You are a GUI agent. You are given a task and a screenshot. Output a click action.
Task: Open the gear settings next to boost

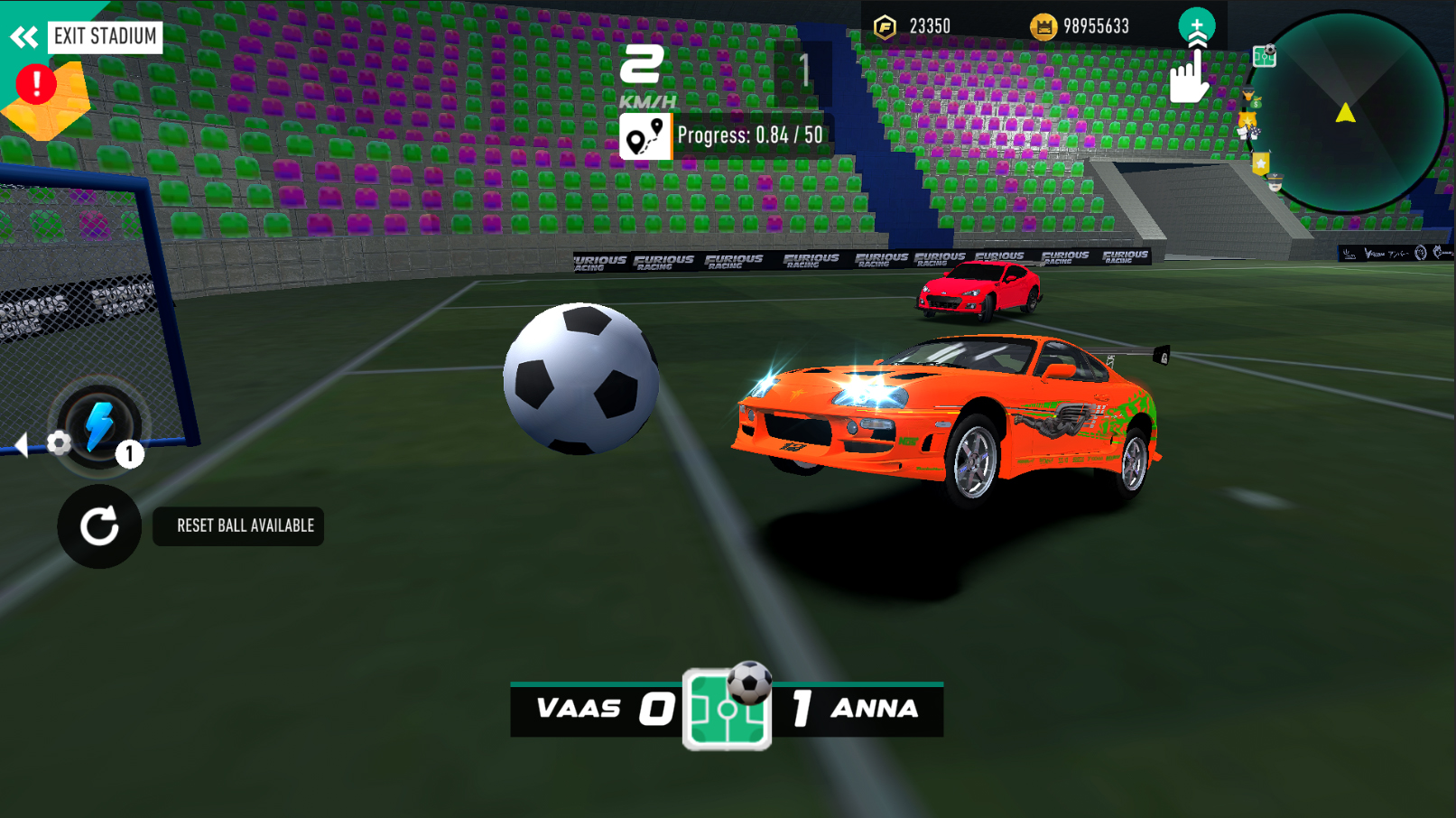point(60,442)
